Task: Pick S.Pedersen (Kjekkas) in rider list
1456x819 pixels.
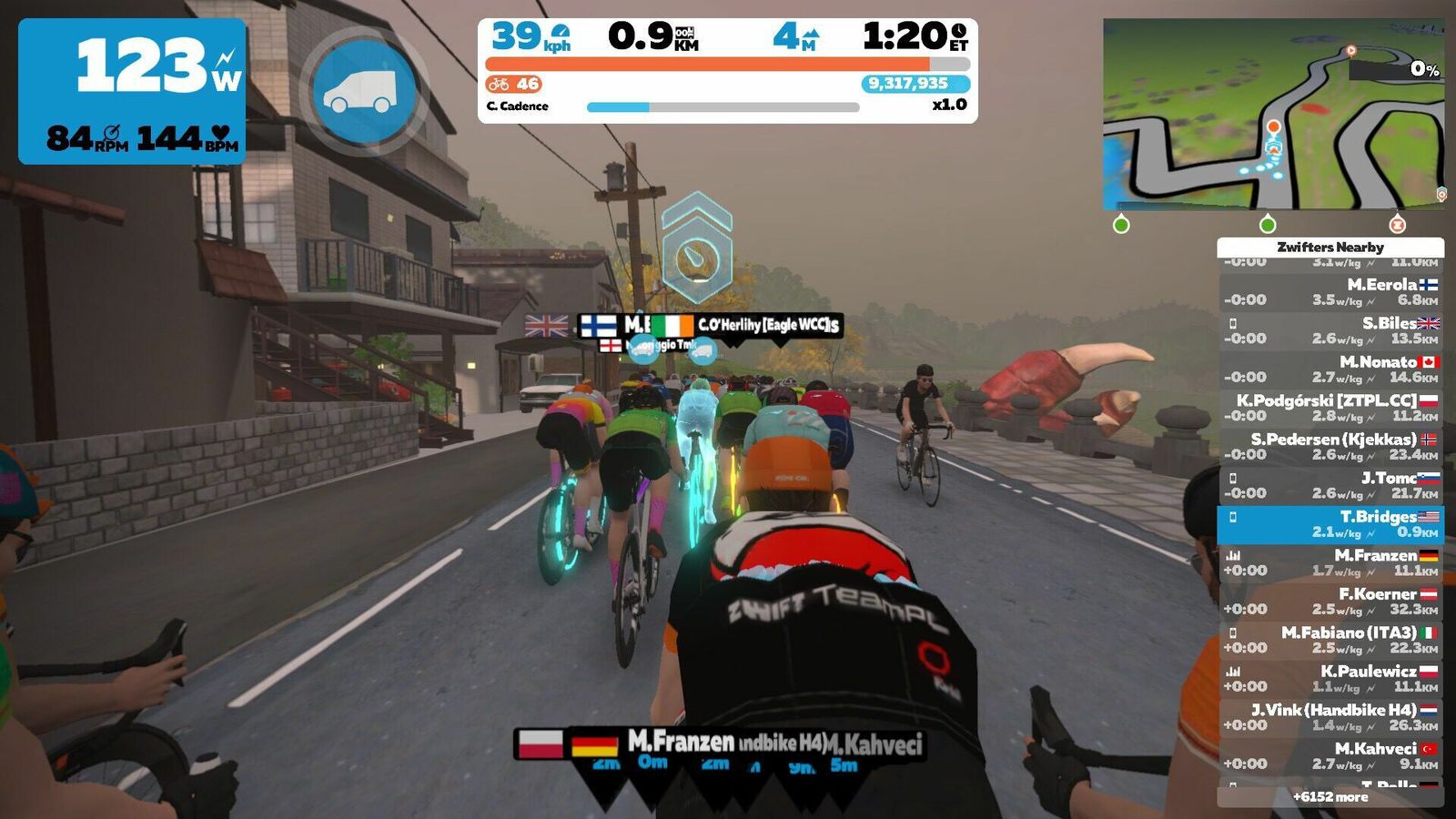Action: (1330, 447)
